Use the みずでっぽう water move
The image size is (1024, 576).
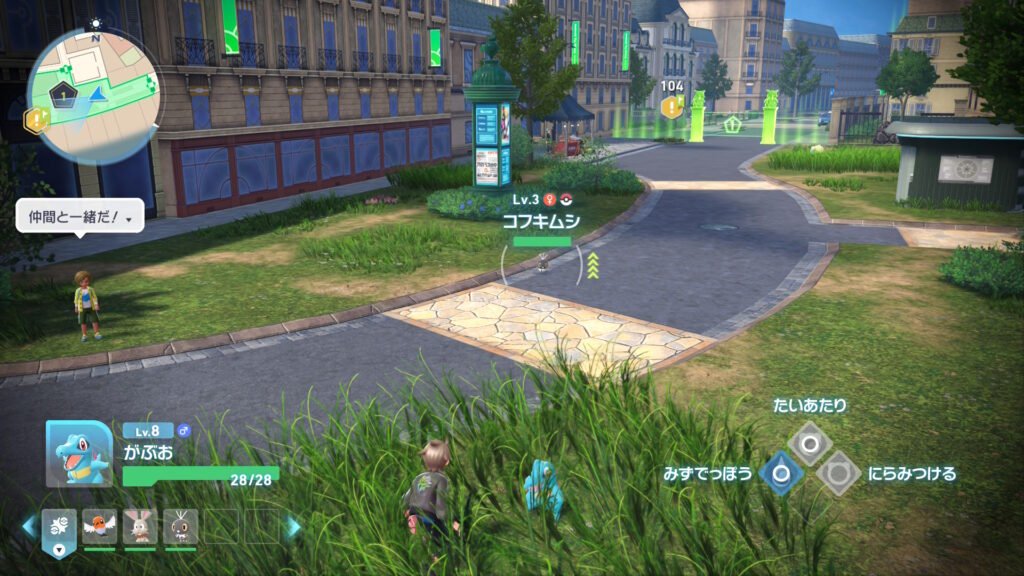[780, 473]
